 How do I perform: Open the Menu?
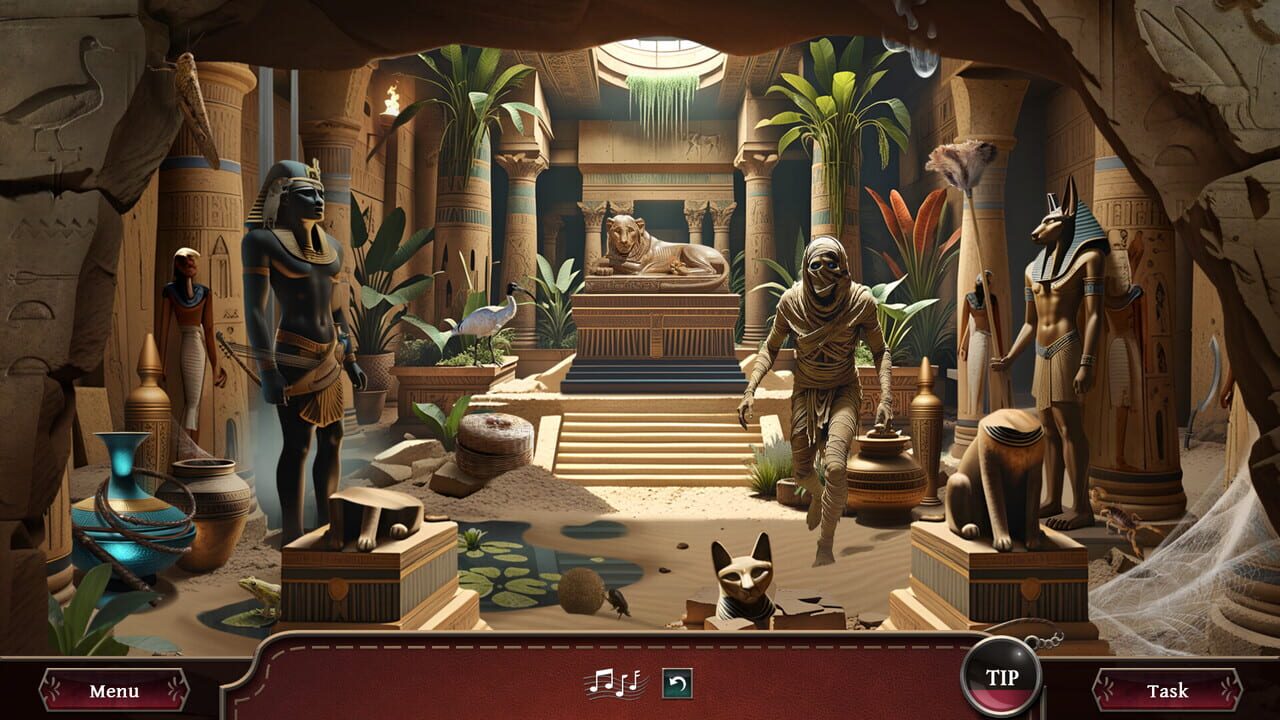point(113,690)
